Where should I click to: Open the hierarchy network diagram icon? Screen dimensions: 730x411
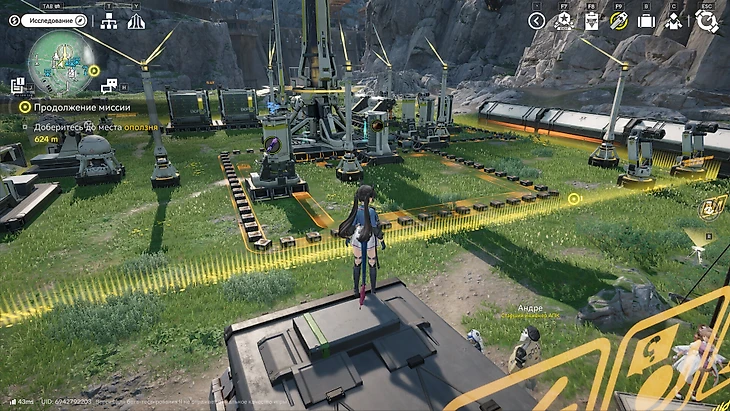click(110, 21)
